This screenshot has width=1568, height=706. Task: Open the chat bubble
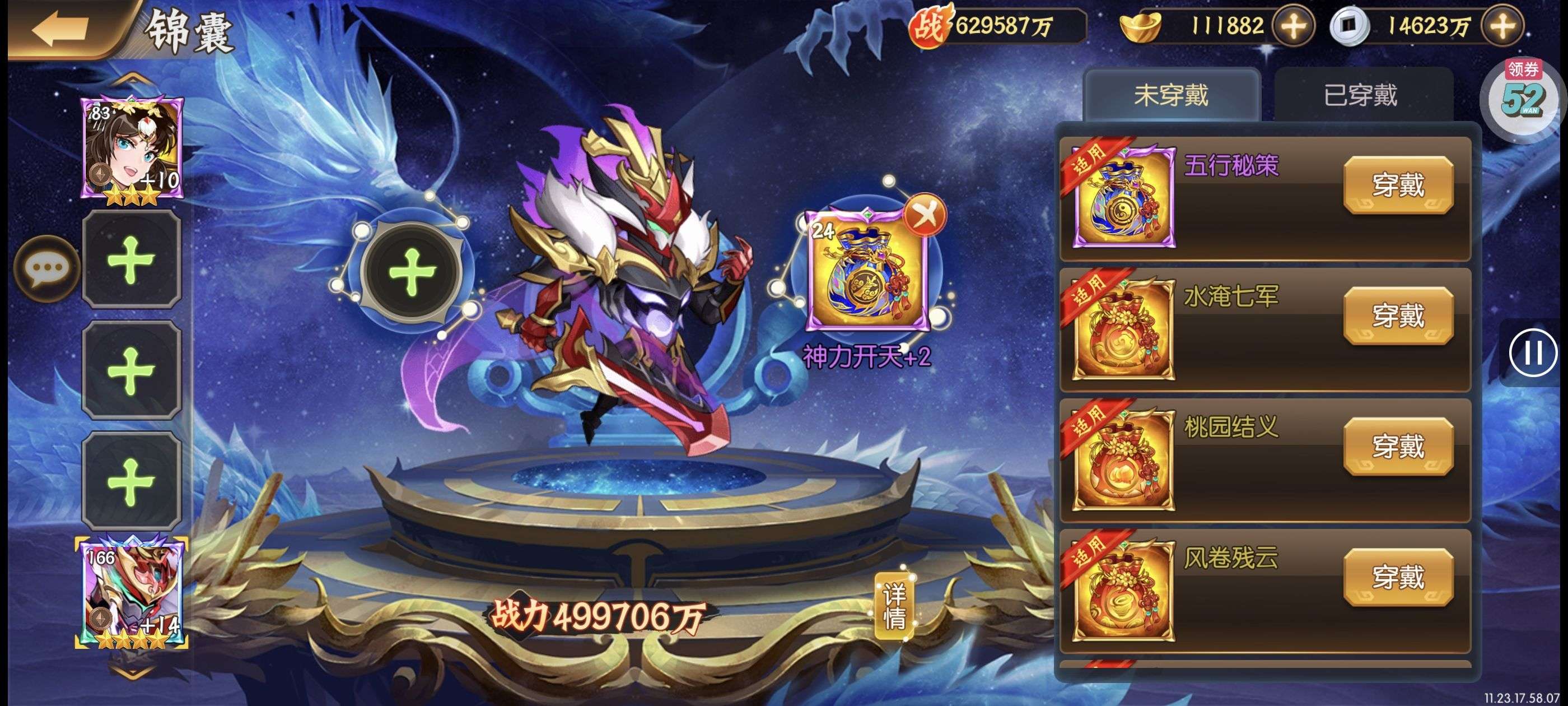click(47, 268)
